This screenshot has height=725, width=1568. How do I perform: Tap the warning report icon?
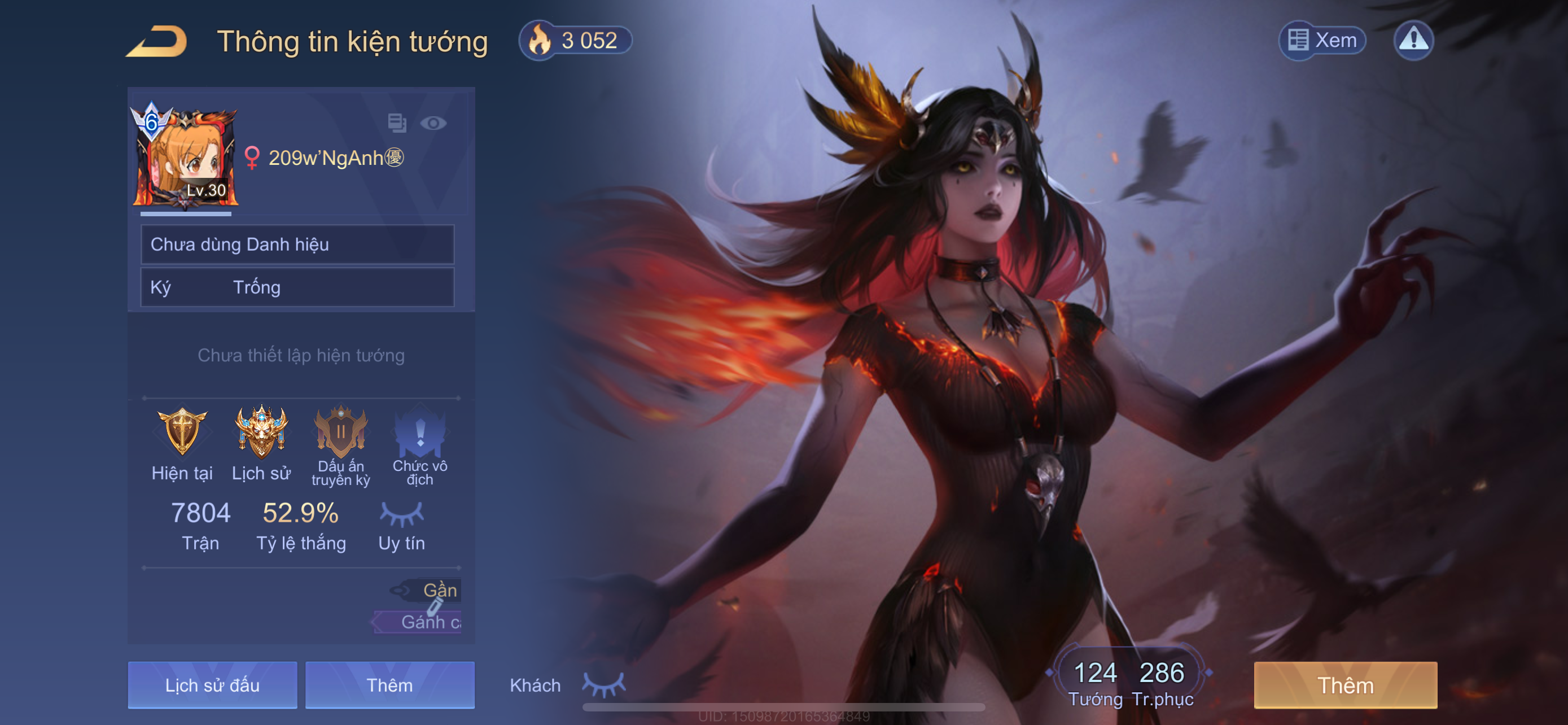(1413, 40)
